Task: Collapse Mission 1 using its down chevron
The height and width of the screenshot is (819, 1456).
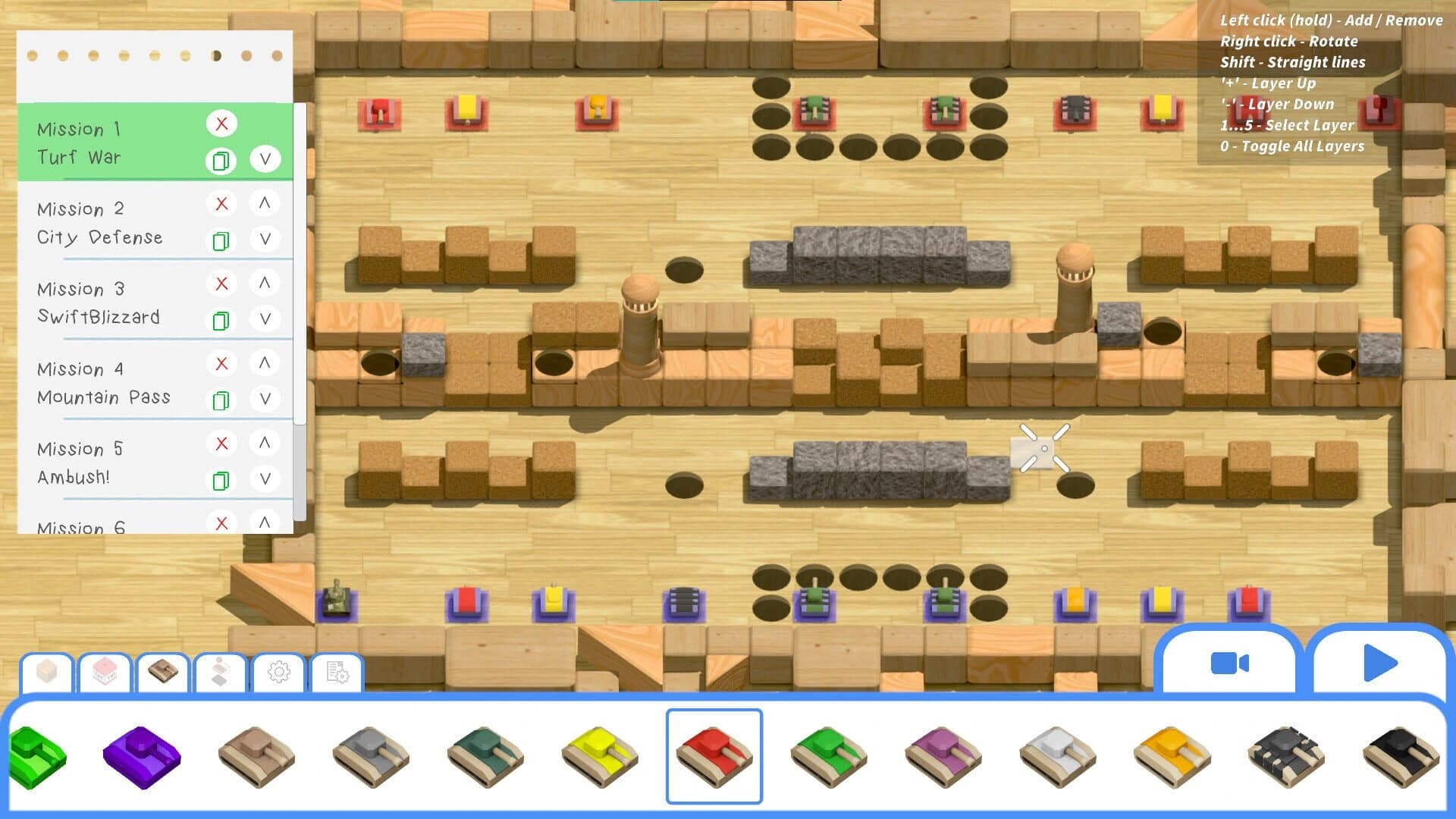Action: [265, 160]
